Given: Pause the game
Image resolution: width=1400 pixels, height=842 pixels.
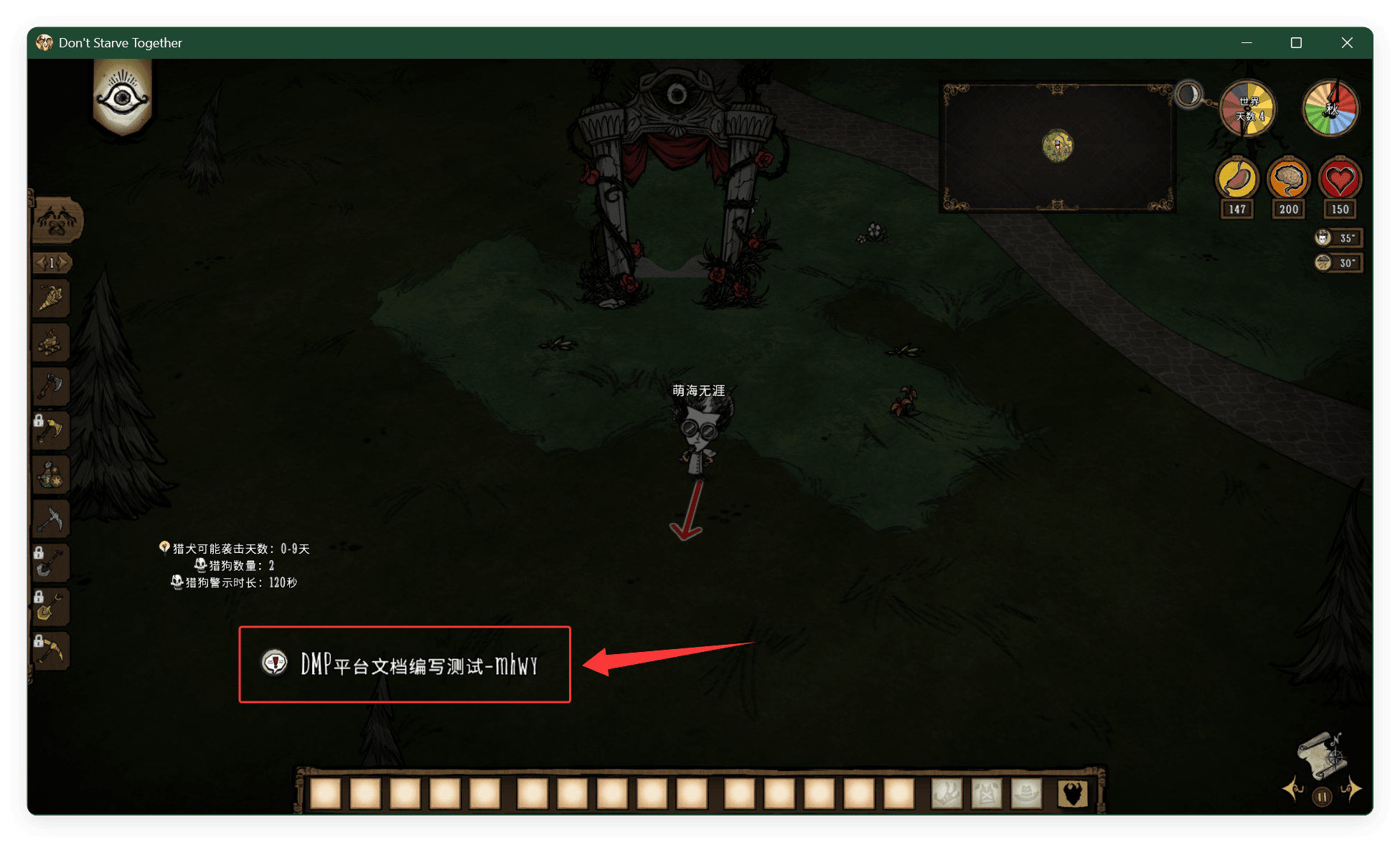Looking at the screenshot, I should (x=1322, y=796).
